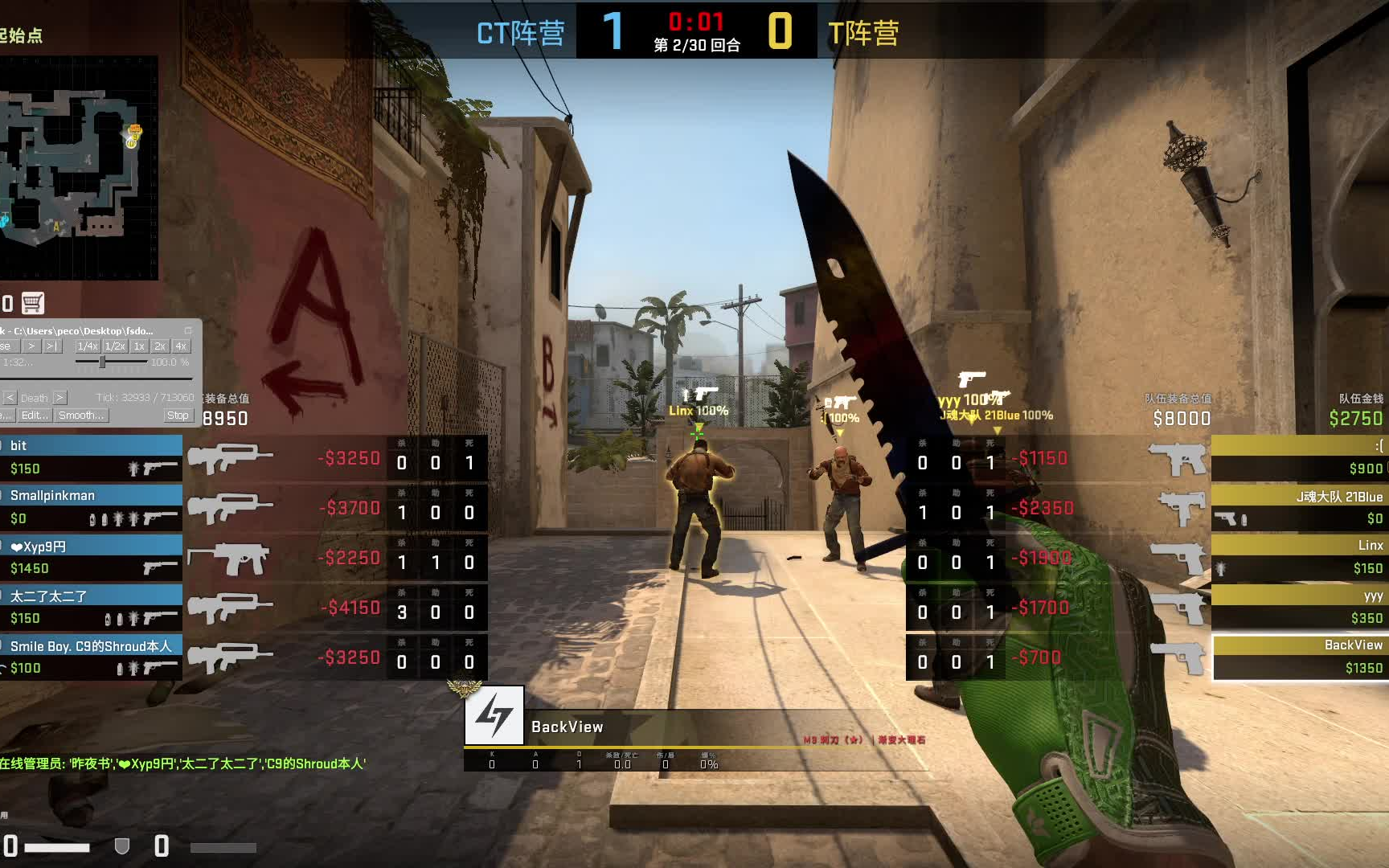The width and height of the screenshot is (1389, 868).
Task: Set demo playback speed to 1/4x
Action: [87, 346]
